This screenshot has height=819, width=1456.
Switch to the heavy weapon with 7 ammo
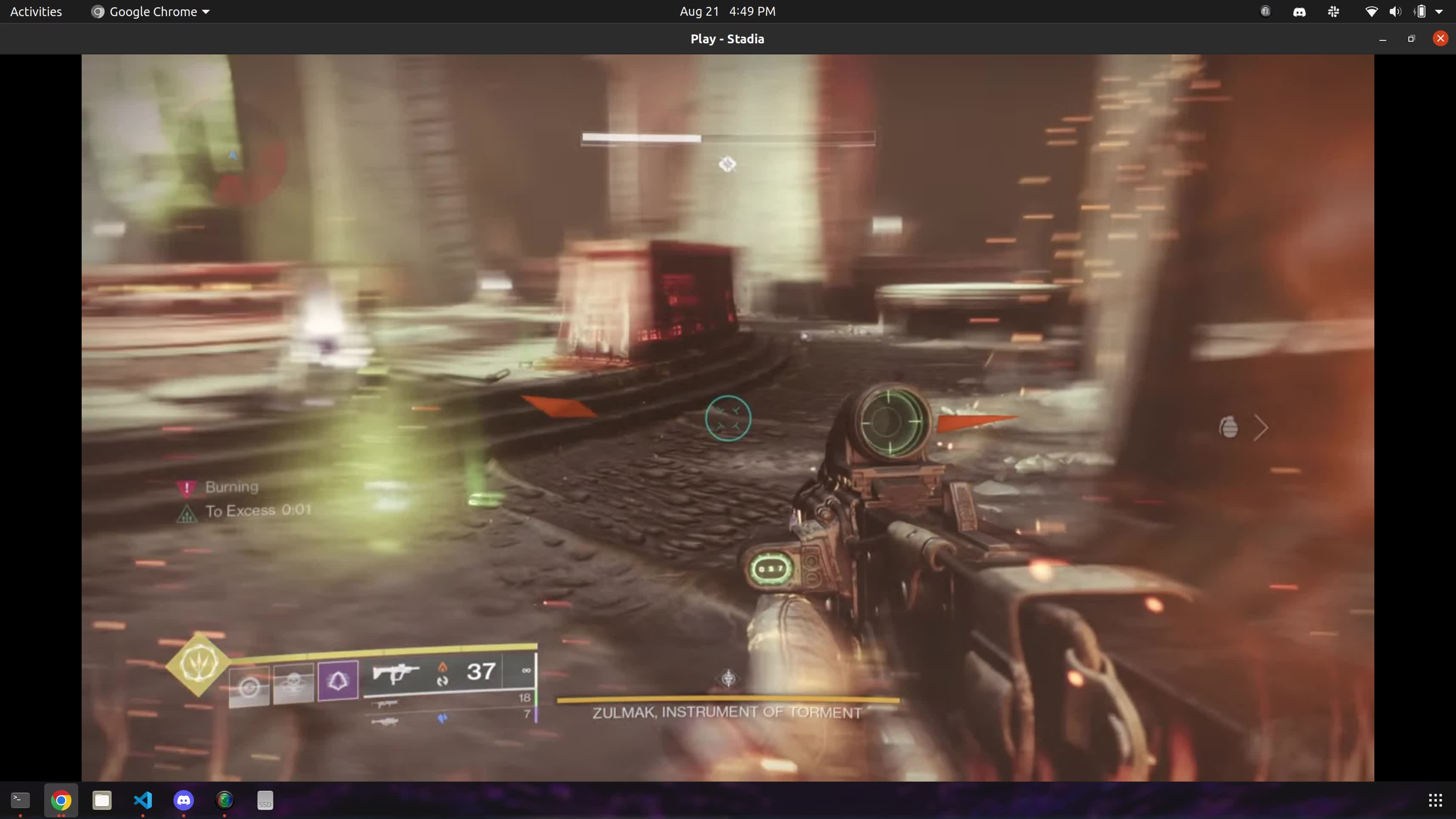[386, 721]
